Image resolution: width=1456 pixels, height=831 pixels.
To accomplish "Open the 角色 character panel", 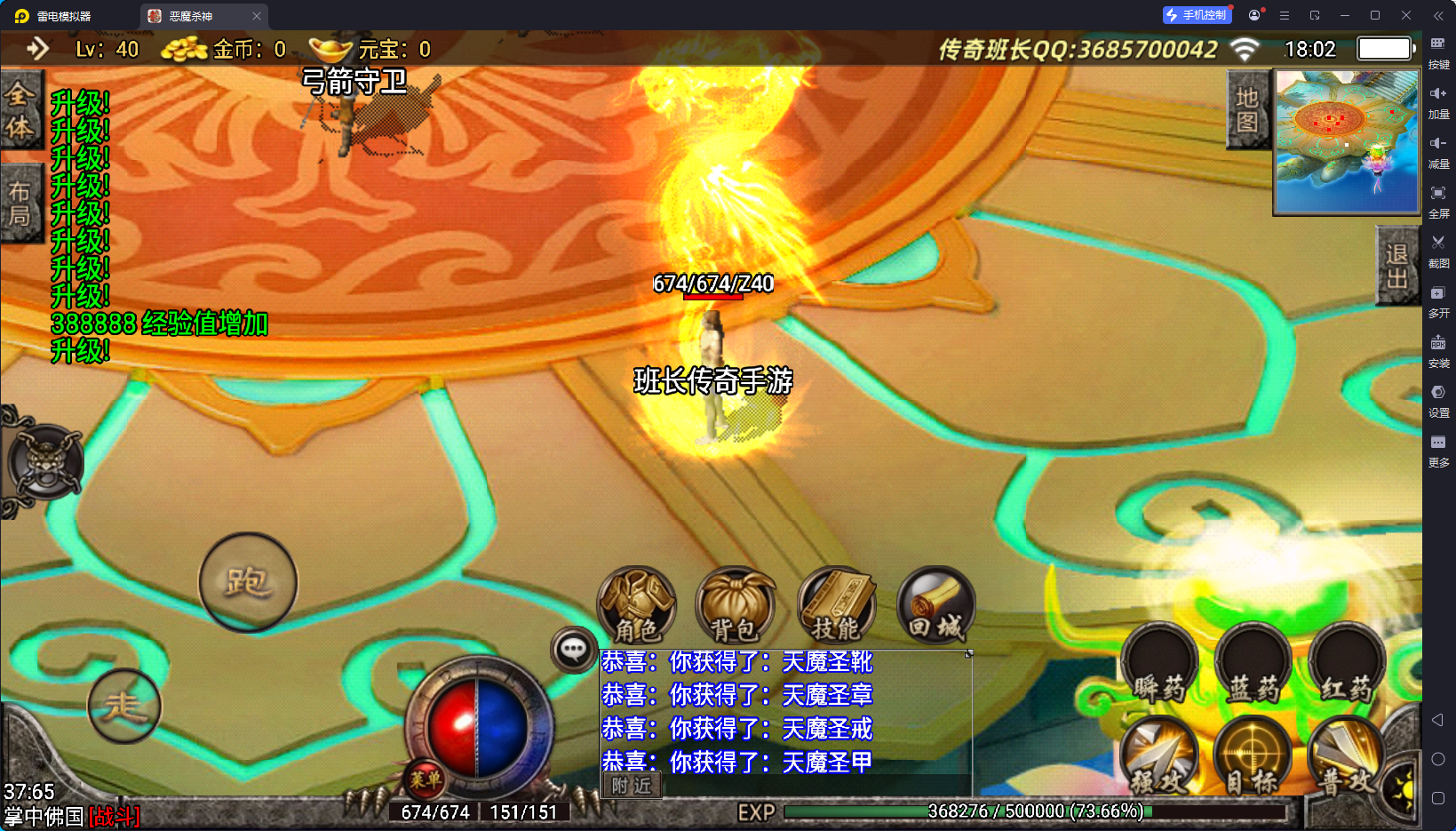I will [636, 606].
